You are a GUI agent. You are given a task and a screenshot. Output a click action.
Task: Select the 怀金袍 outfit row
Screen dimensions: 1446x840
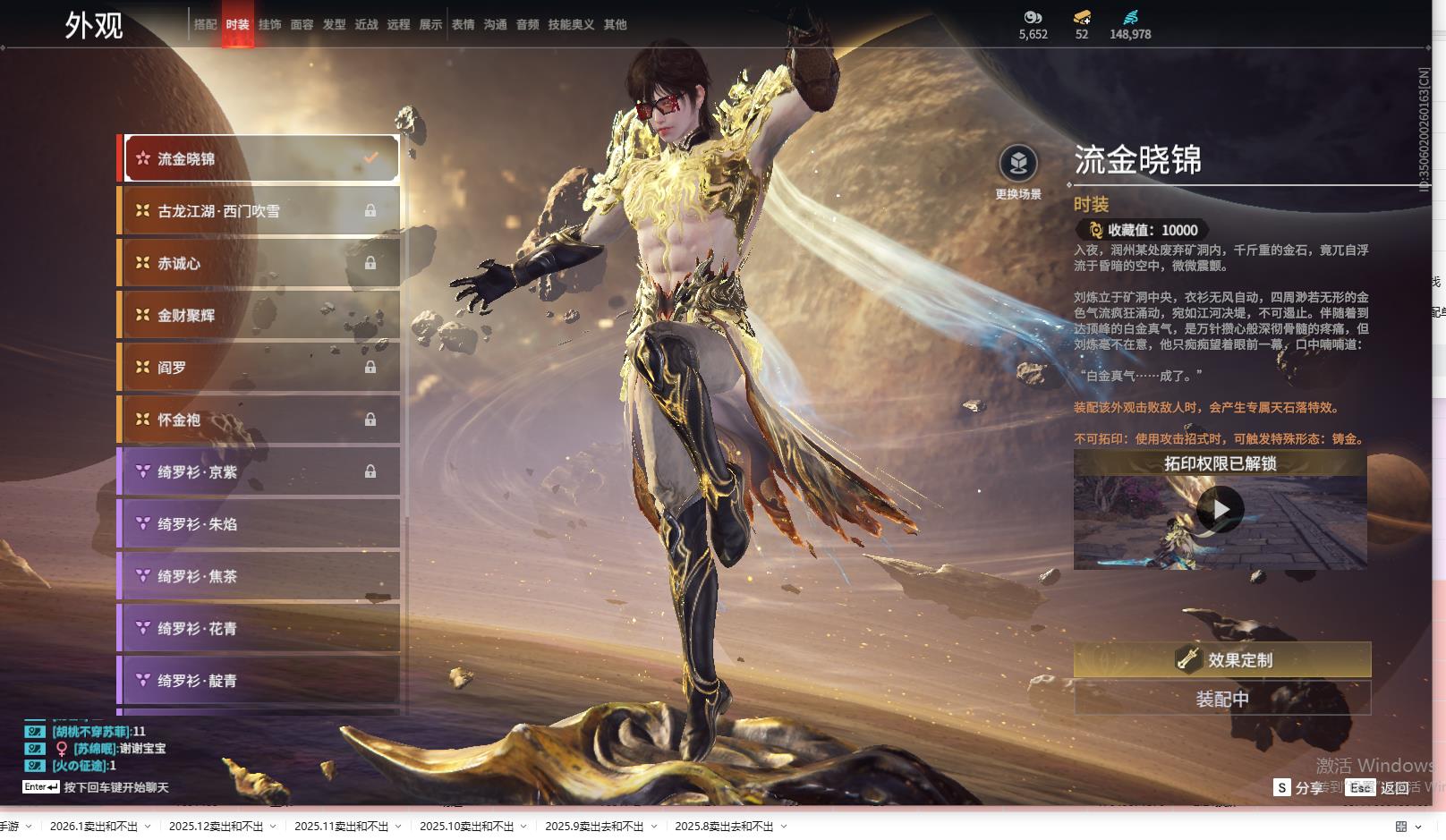[x=259, y=420]
